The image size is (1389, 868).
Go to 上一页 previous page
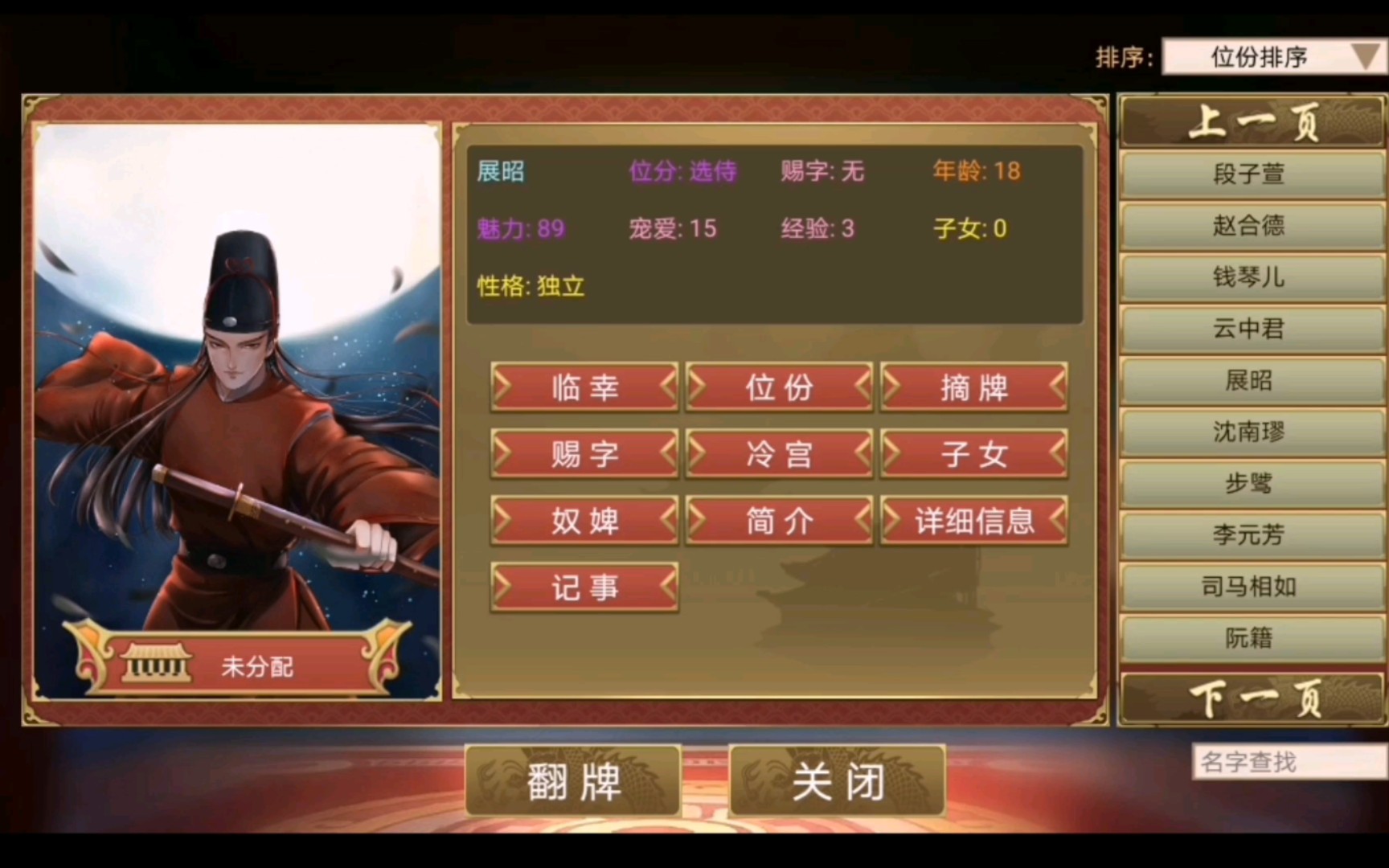click(x=1252, y=123)
